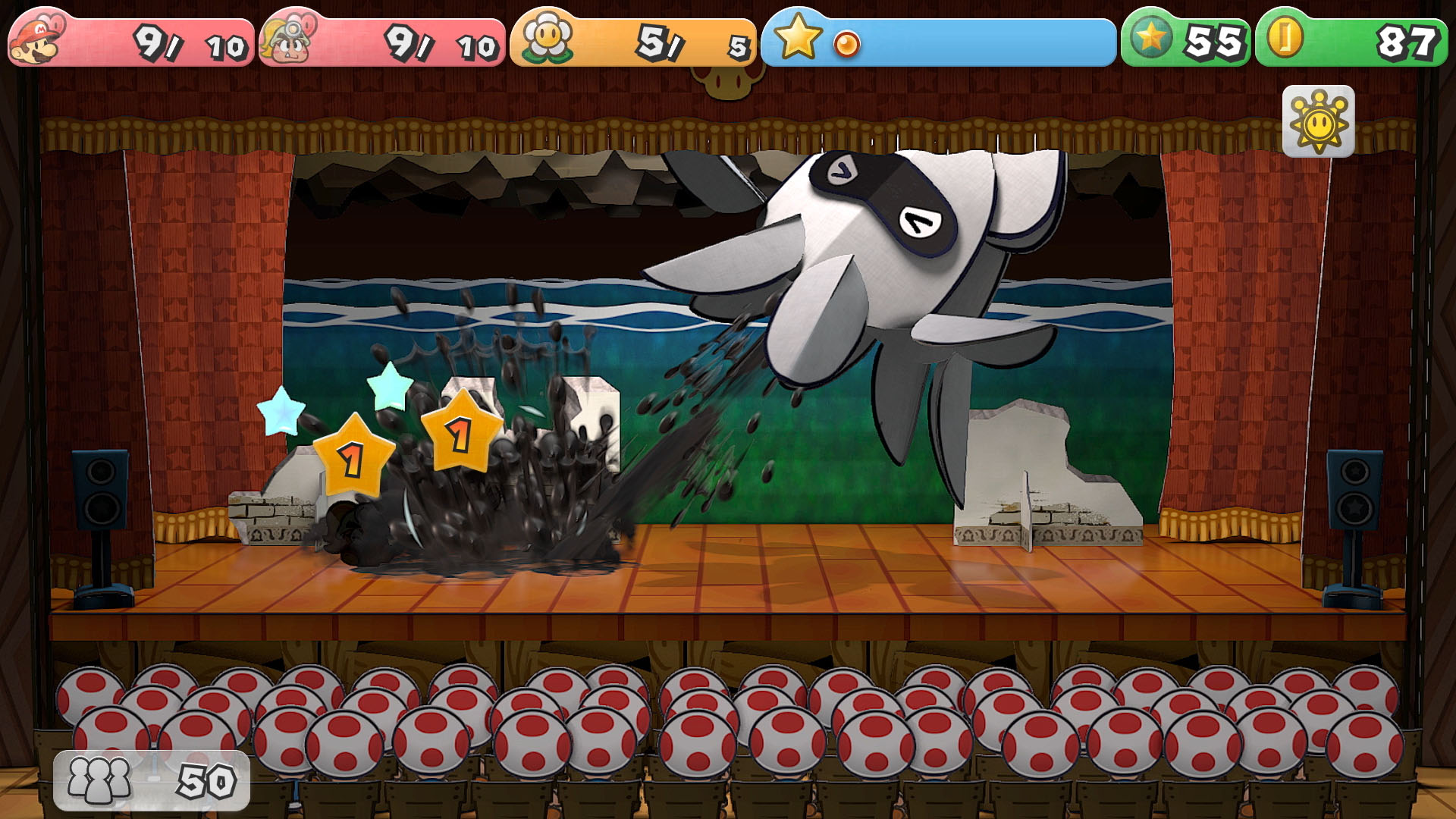The image size is (1456, 819).
Task: Select the right yellow level-1 star card
Action: pos(463,436)
